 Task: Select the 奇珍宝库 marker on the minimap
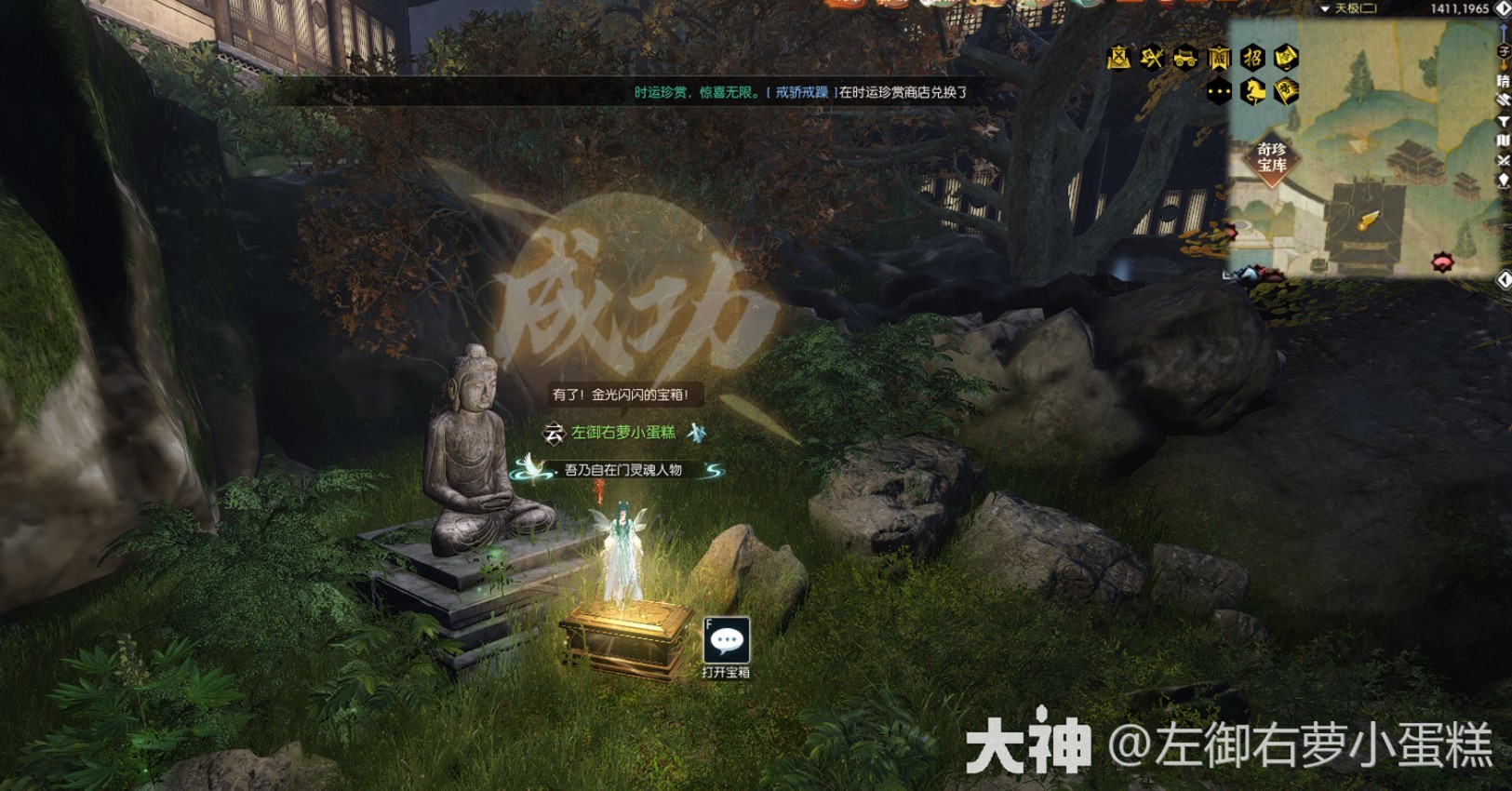(x=1271, y=158)
